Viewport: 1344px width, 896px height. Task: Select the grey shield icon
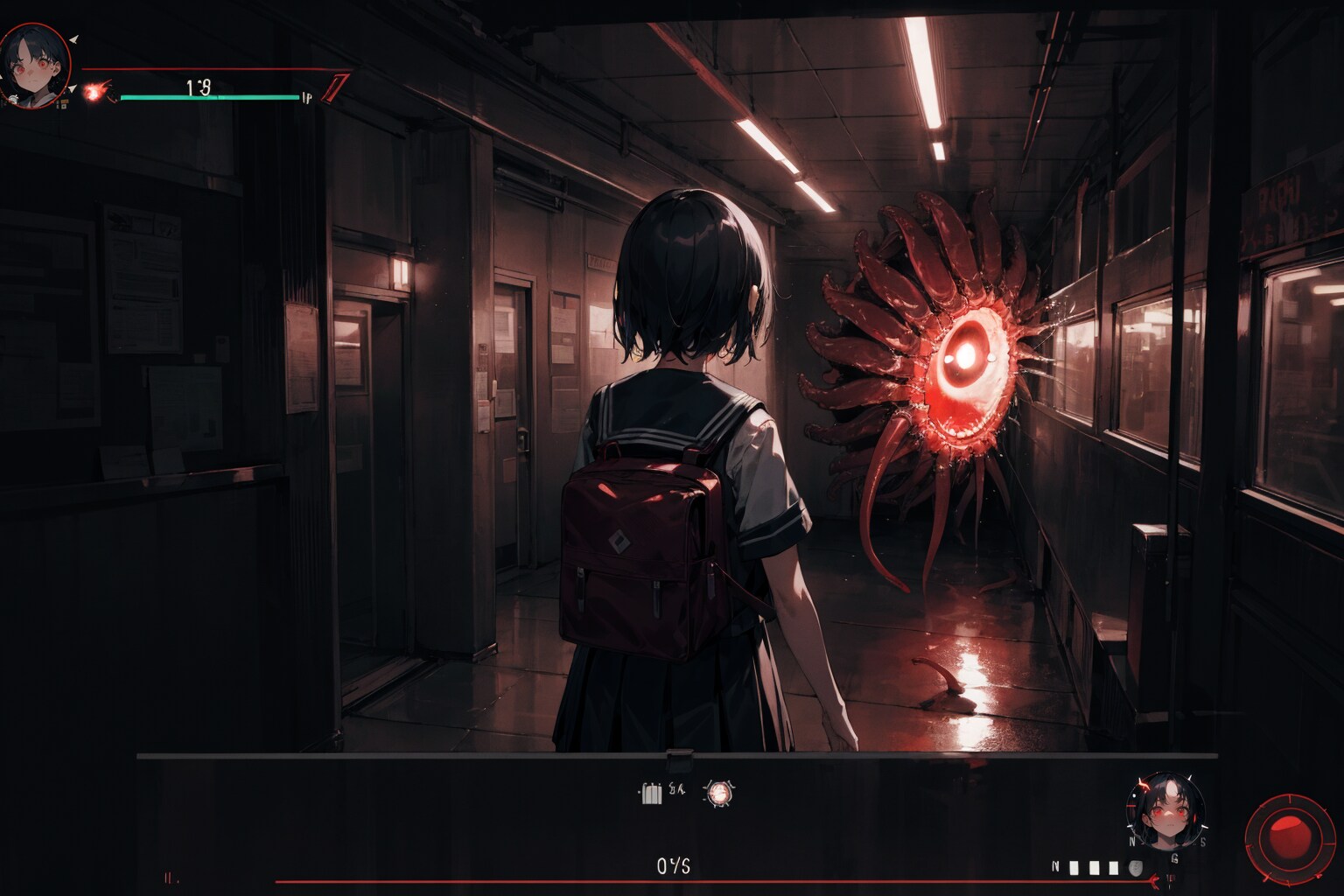coord(1137,868)
